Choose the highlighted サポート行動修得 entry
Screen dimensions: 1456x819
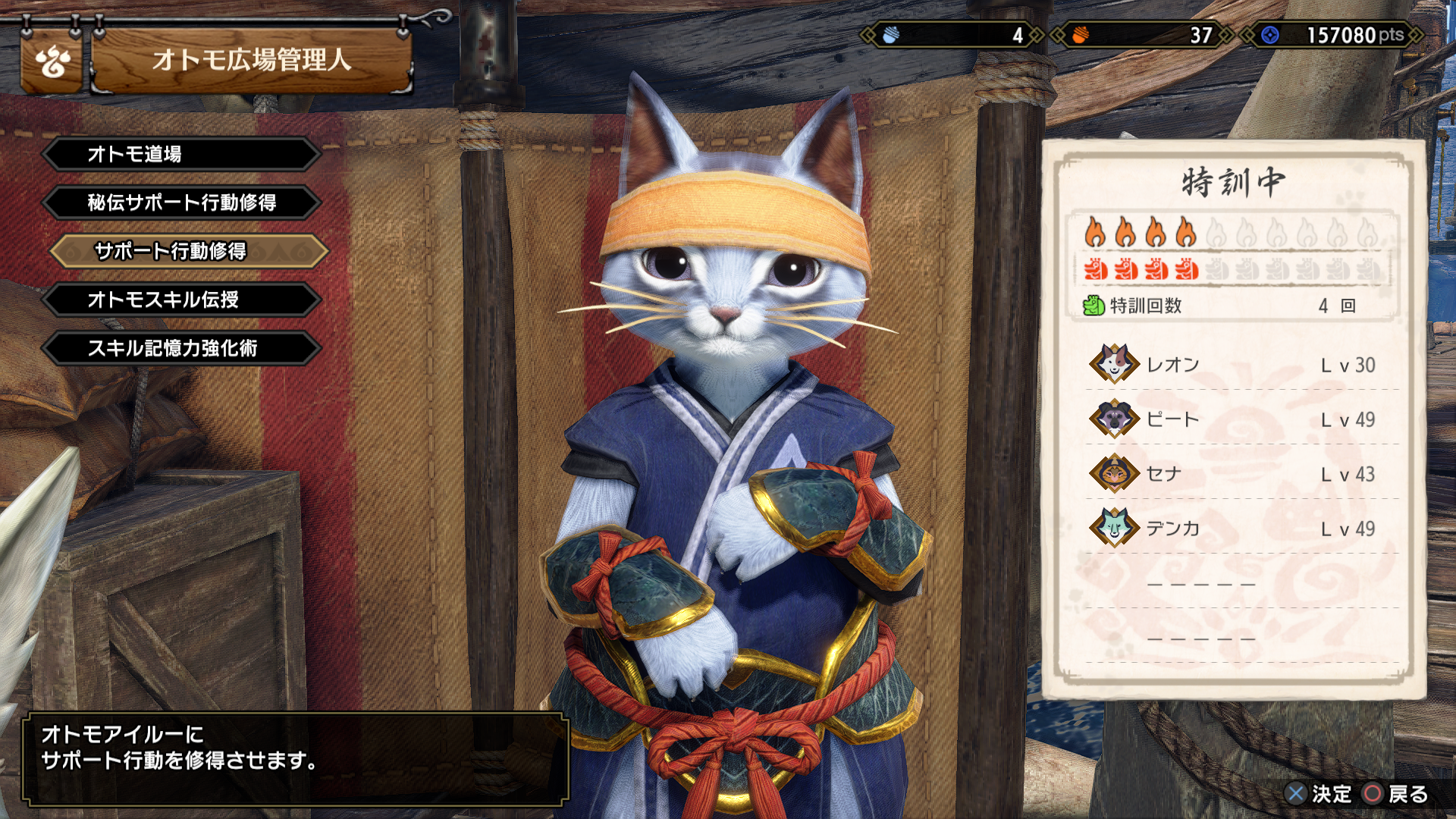188,251
